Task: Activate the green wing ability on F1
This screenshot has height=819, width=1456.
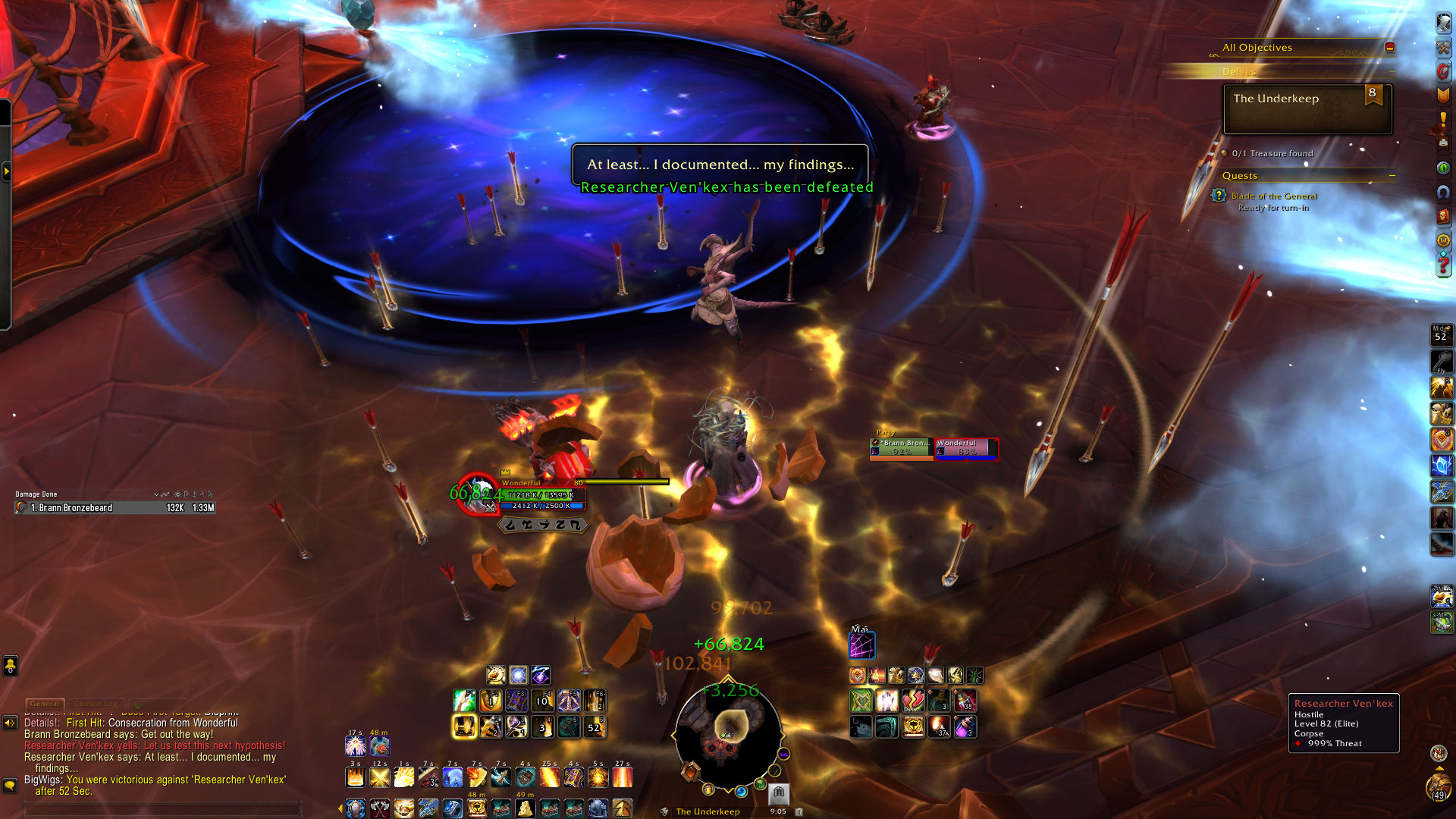Action: (x=464, y=701)
